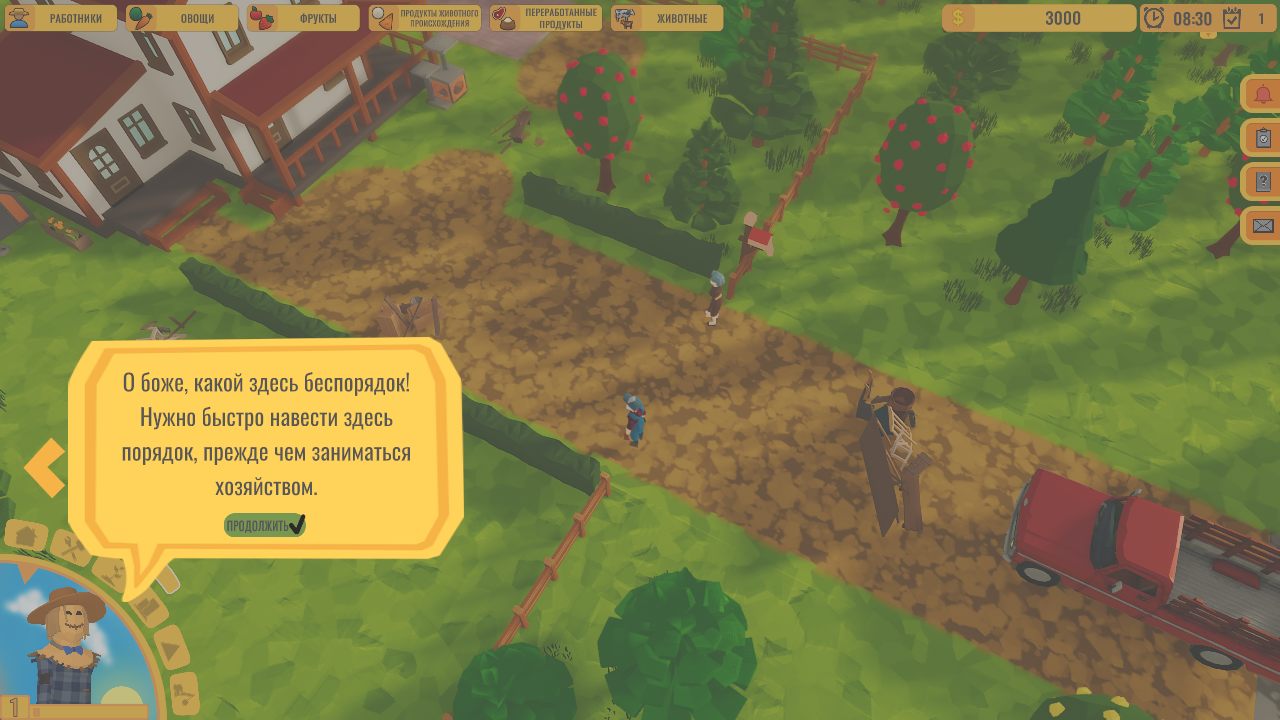This screenshot has width=1280, height=720.
Task: Open the ЖИВОТНЫЕ animals category
Action: point(666,17)
